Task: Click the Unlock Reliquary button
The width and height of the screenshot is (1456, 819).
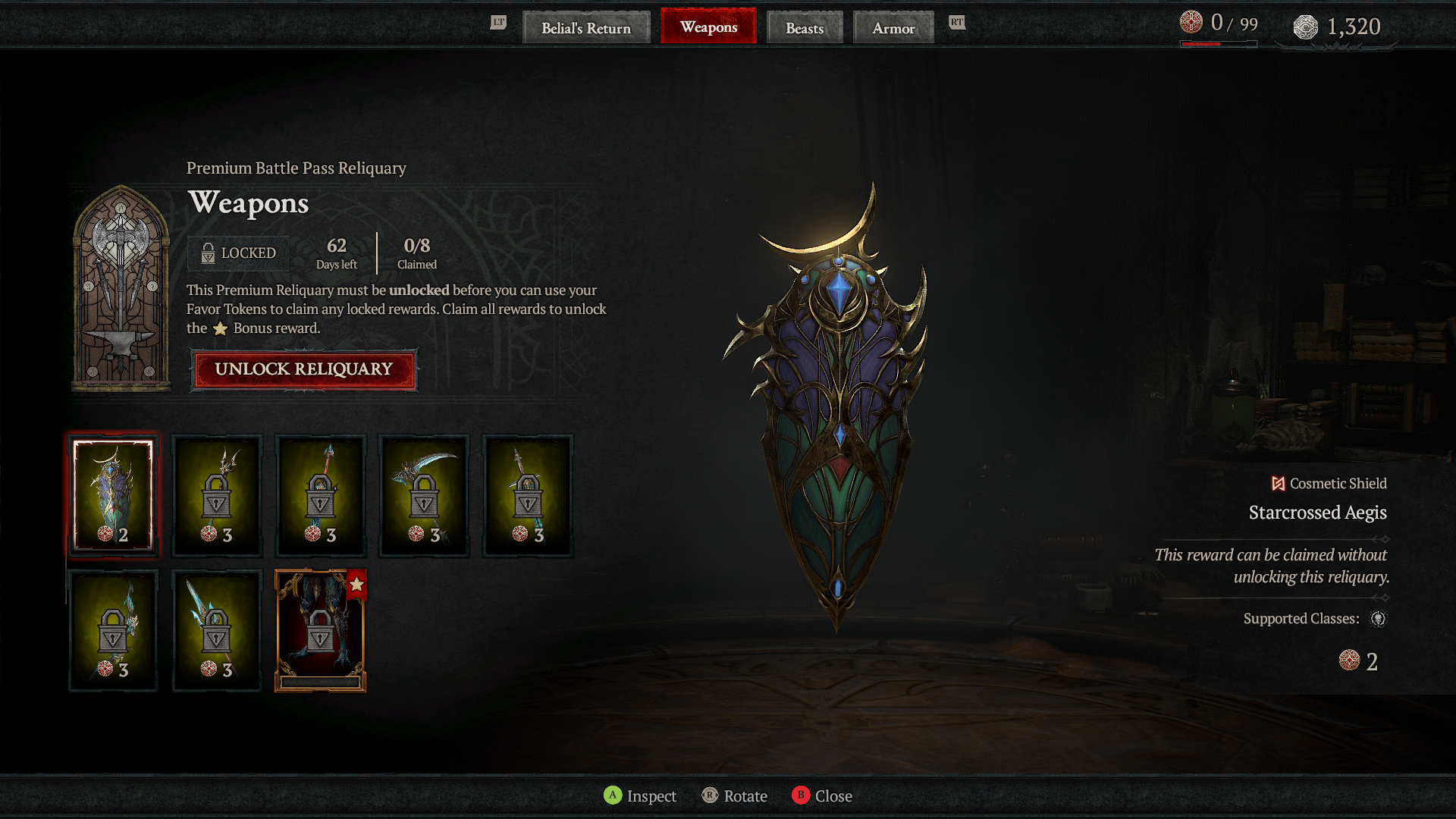Action: pos(303,369)
